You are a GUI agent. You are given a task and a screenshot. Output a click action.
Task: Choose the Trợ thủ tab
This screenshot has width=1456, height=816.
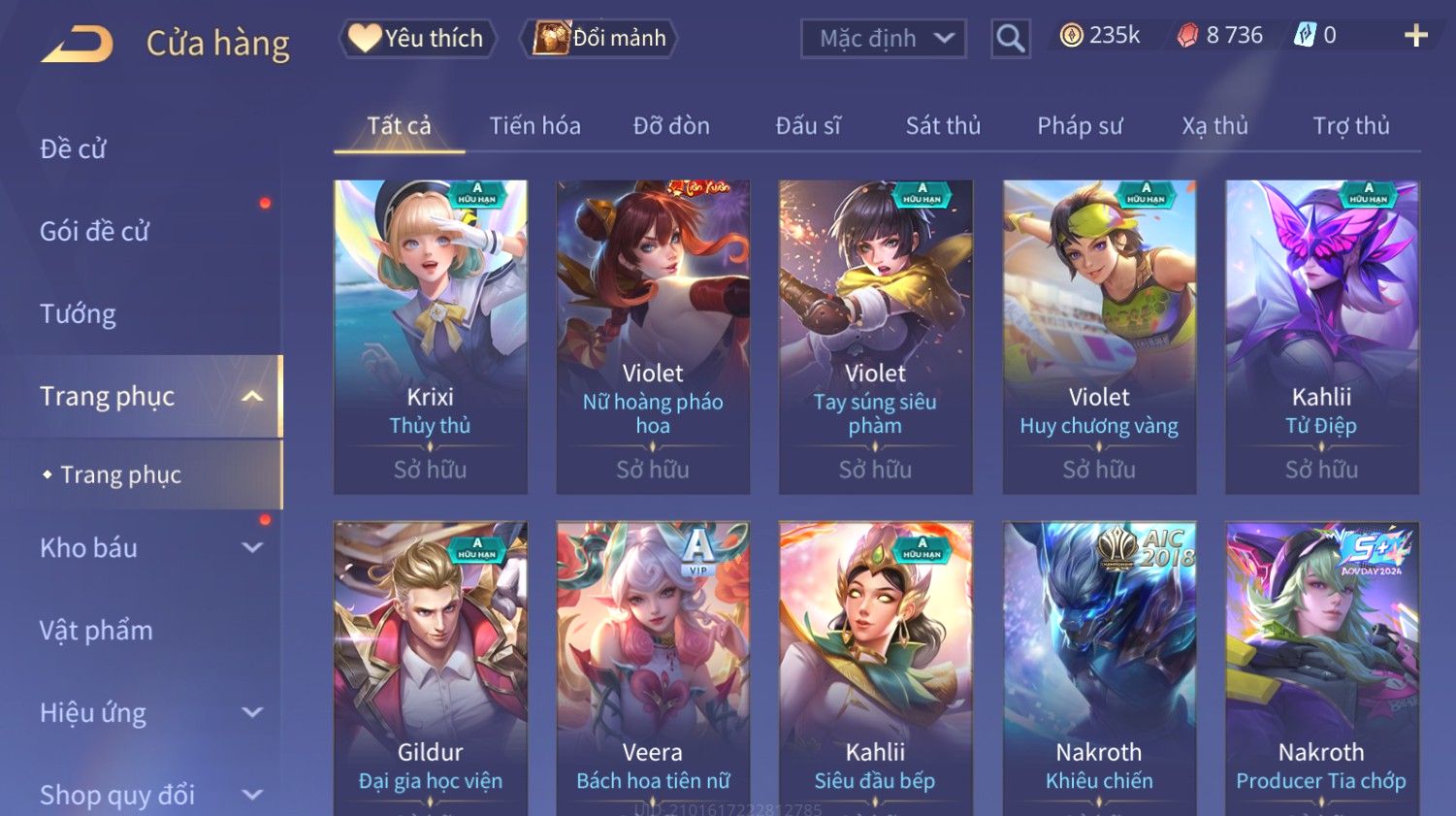click(1351, 126)
